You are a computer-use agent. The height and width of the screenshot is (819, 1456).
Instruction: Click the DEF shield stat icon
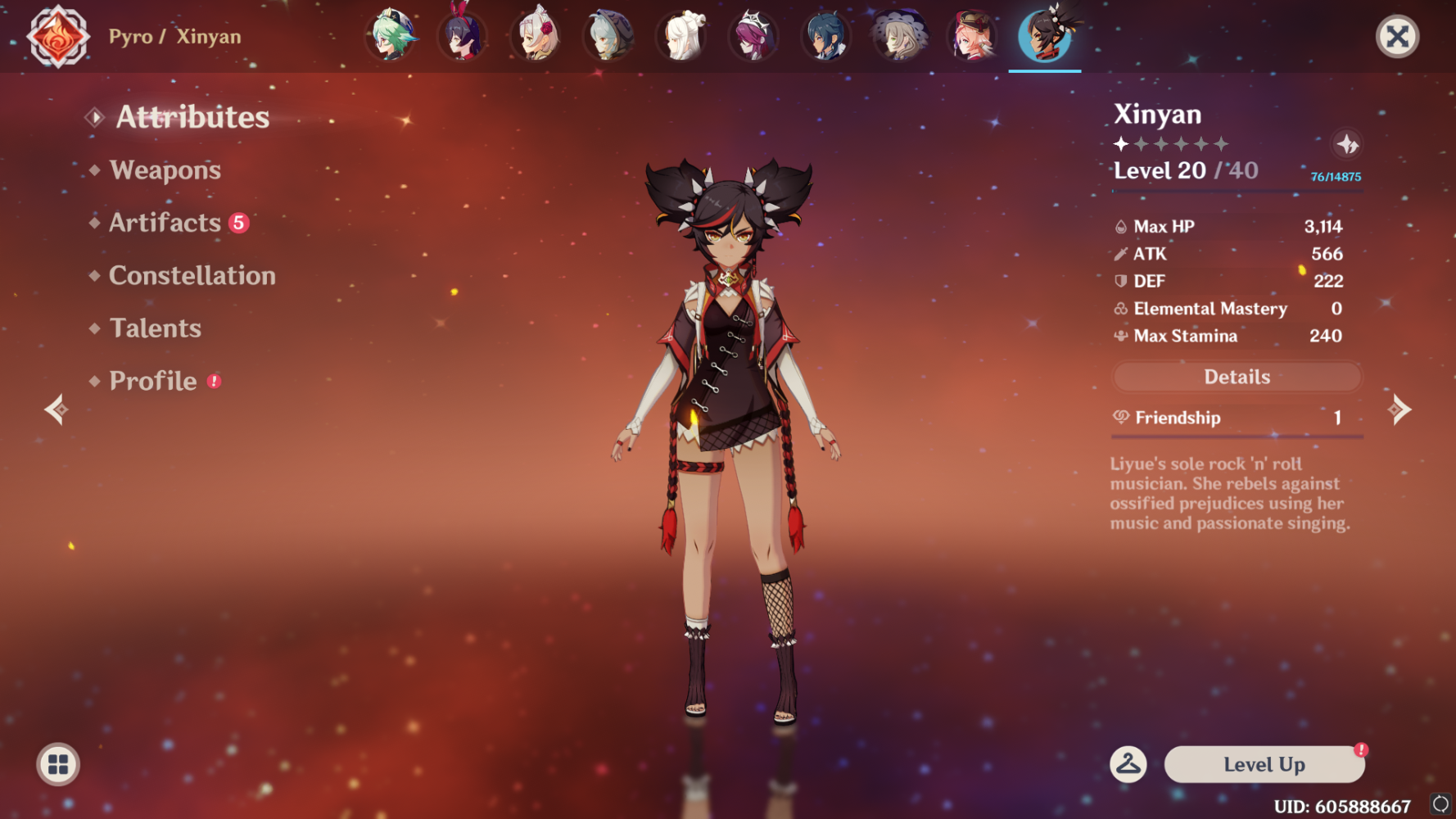(x=1121, y=281)
